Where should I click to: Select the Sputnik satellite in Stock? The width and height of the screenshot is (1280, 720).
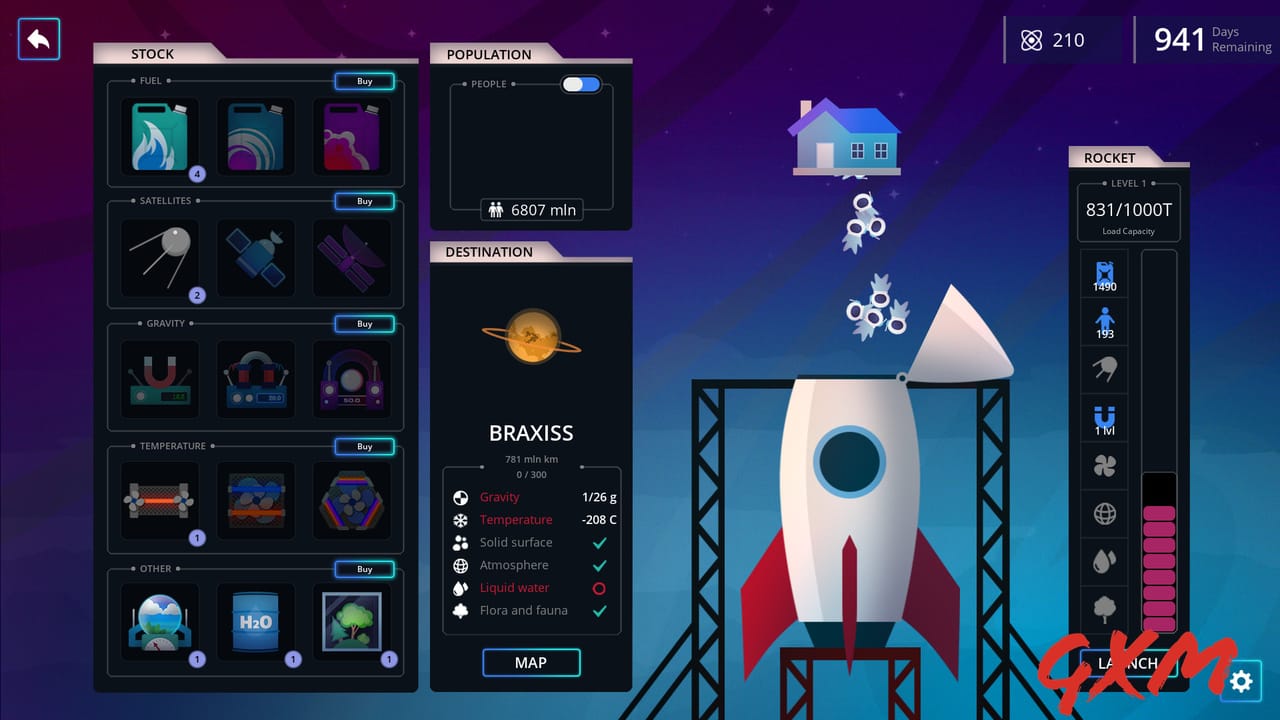click(159, 257)
